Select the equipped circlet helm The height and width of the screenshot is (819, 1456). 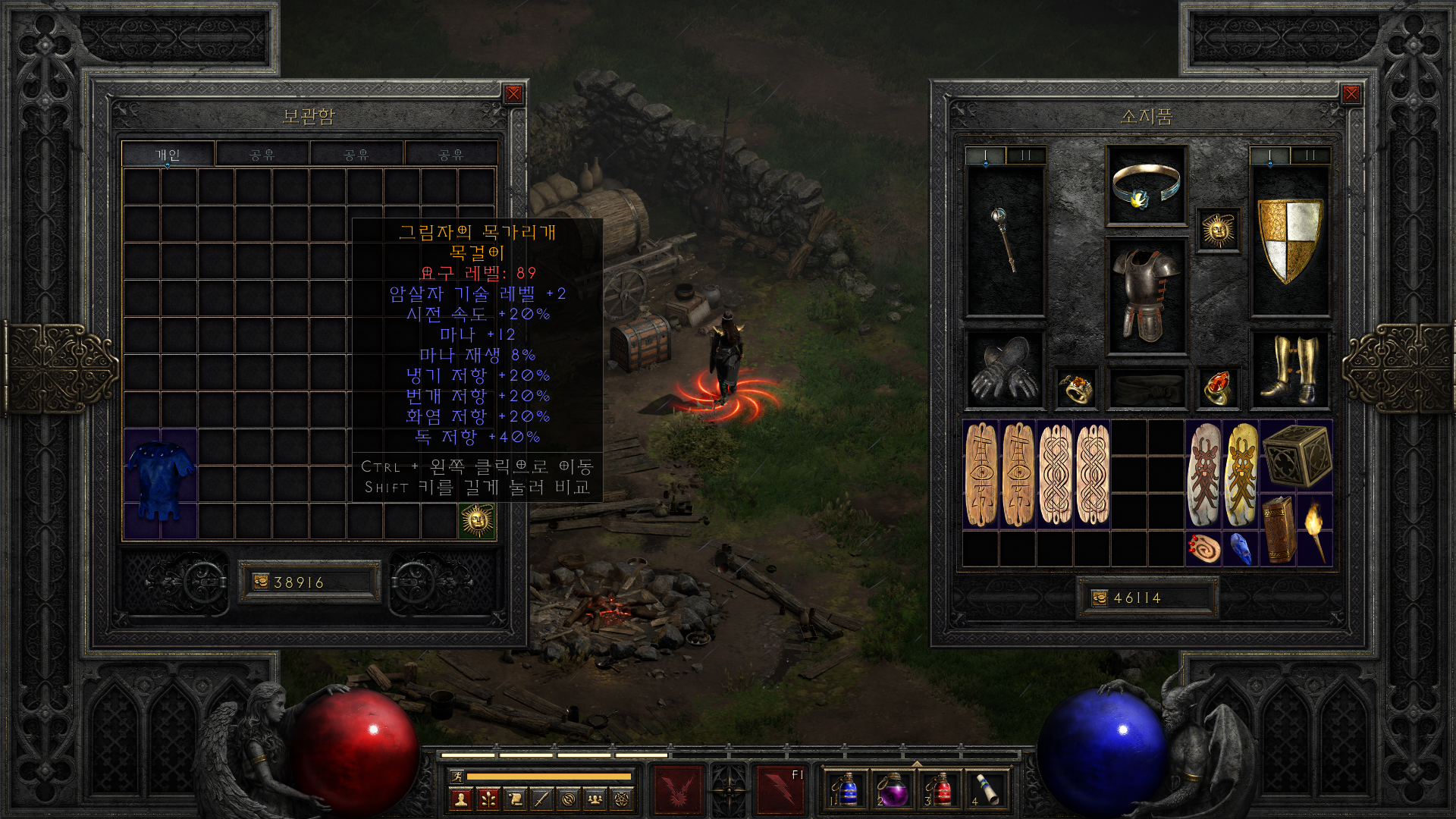(1146, 186)
